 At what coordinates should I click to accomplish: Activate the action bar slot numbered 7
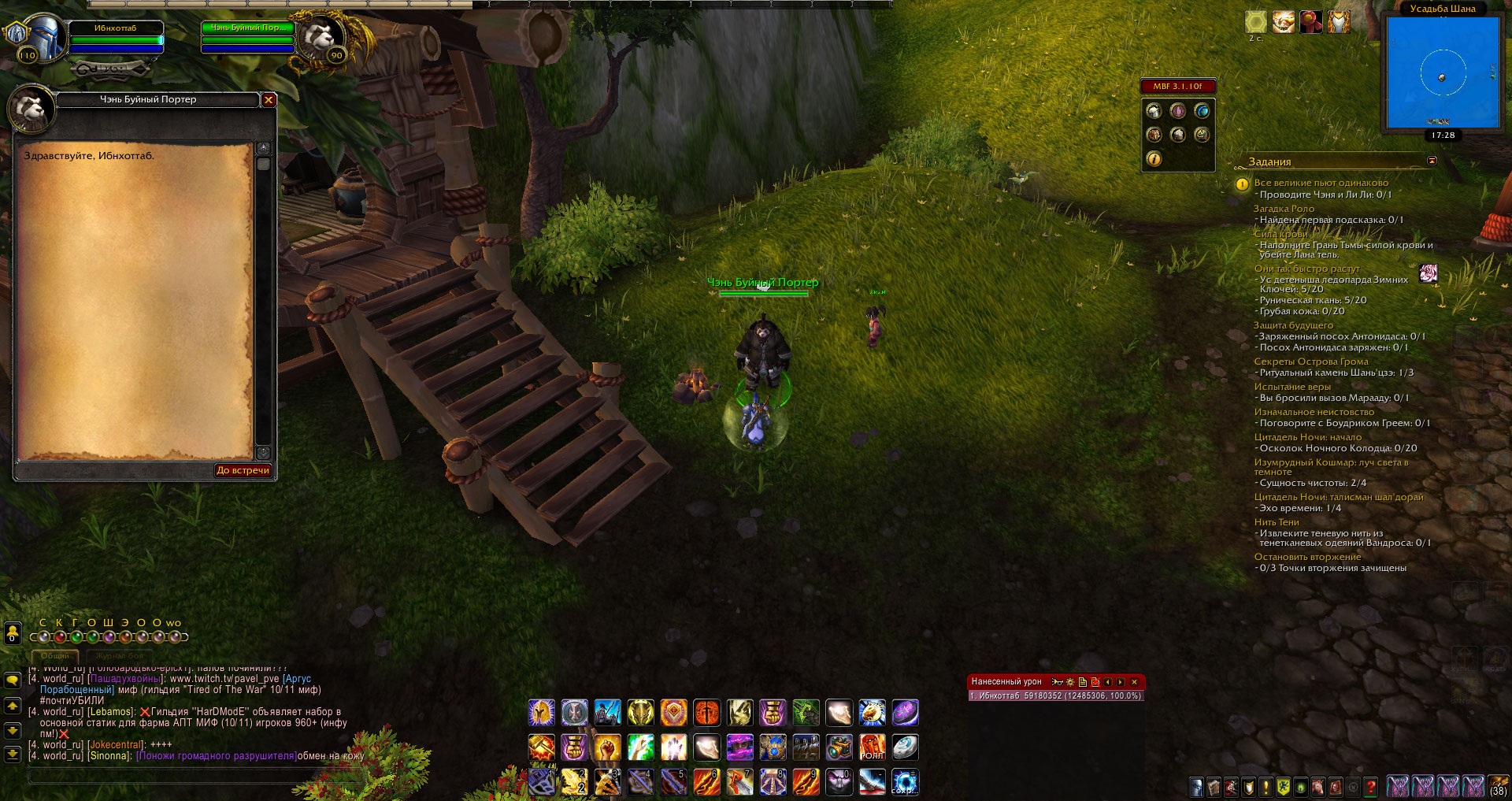point(739,782)
